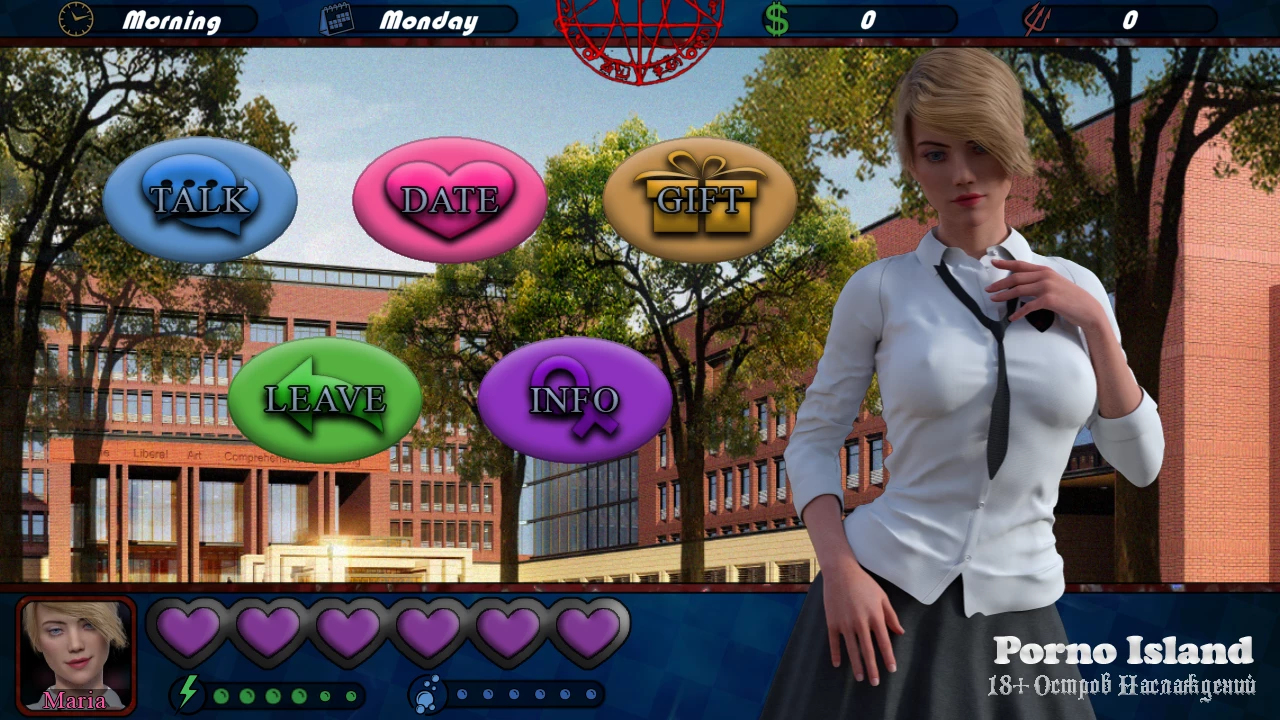Image resolution: width=1280 pixels, height=720 pixels.
Task: Show the purple INFO panel
Action: 575,399
